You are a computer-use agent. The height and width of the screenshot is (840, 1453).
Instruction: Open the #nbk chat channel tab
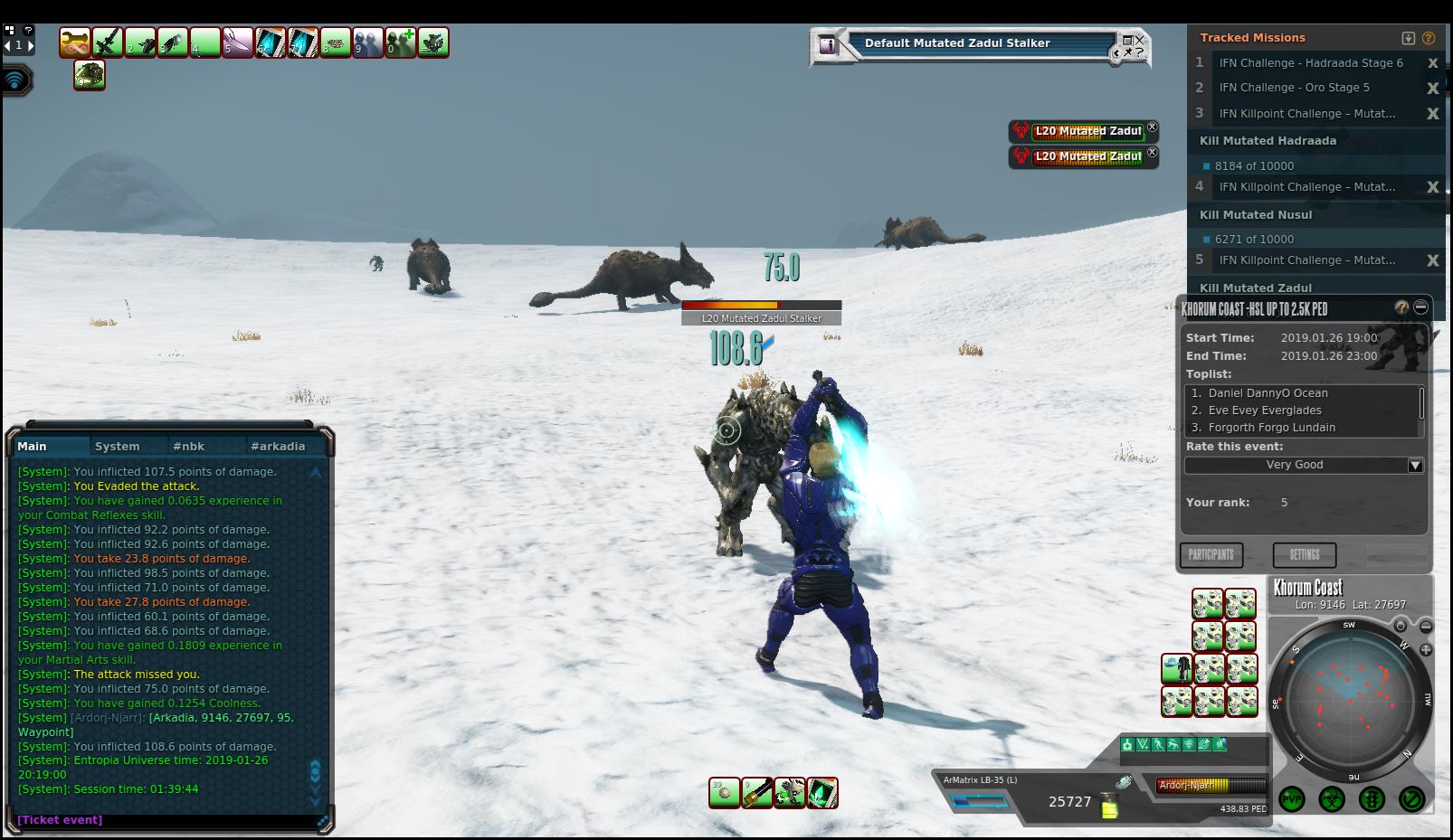pos(189,446)
